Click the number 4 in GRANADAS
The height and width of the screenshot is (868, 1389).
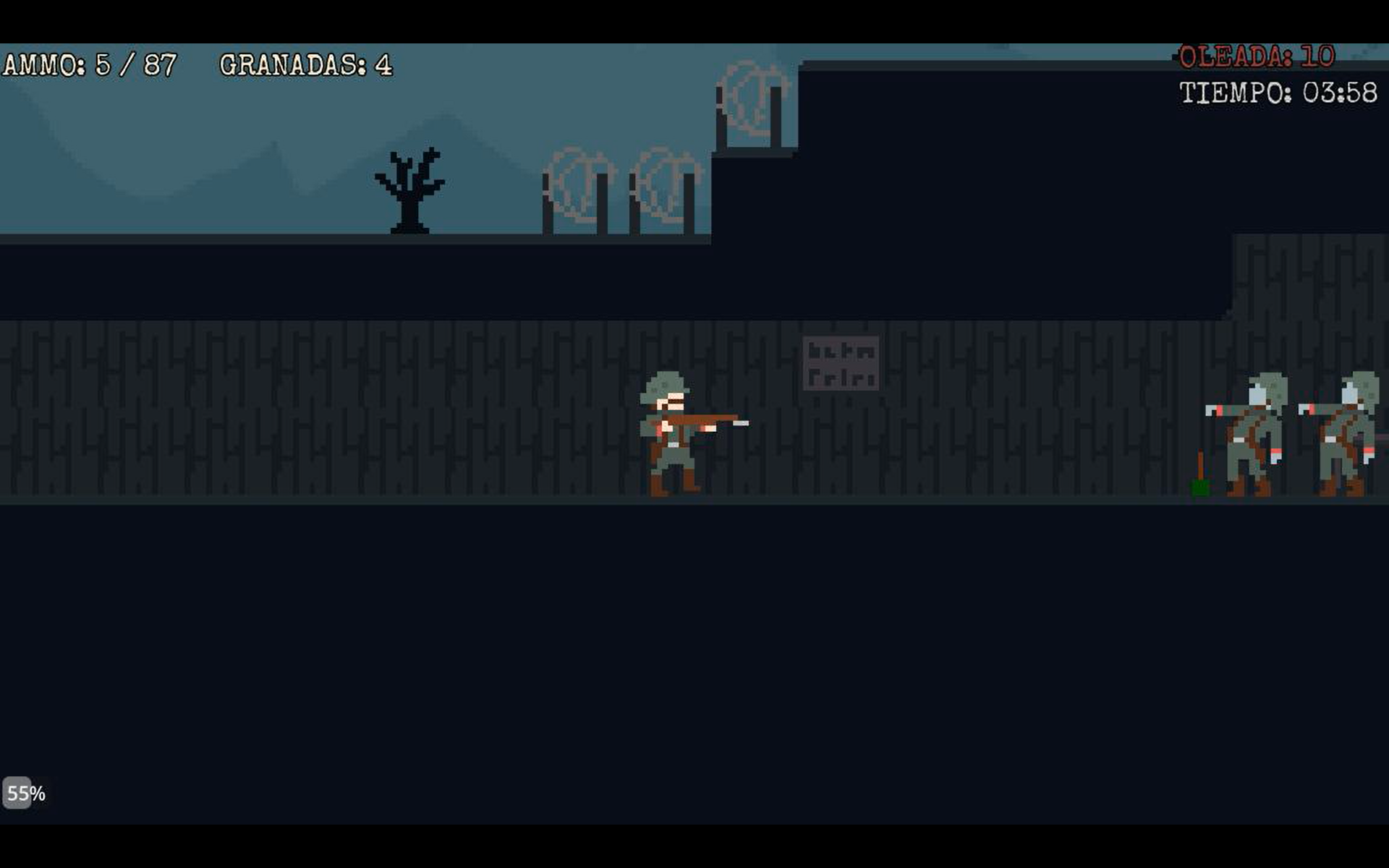(383, 65)
